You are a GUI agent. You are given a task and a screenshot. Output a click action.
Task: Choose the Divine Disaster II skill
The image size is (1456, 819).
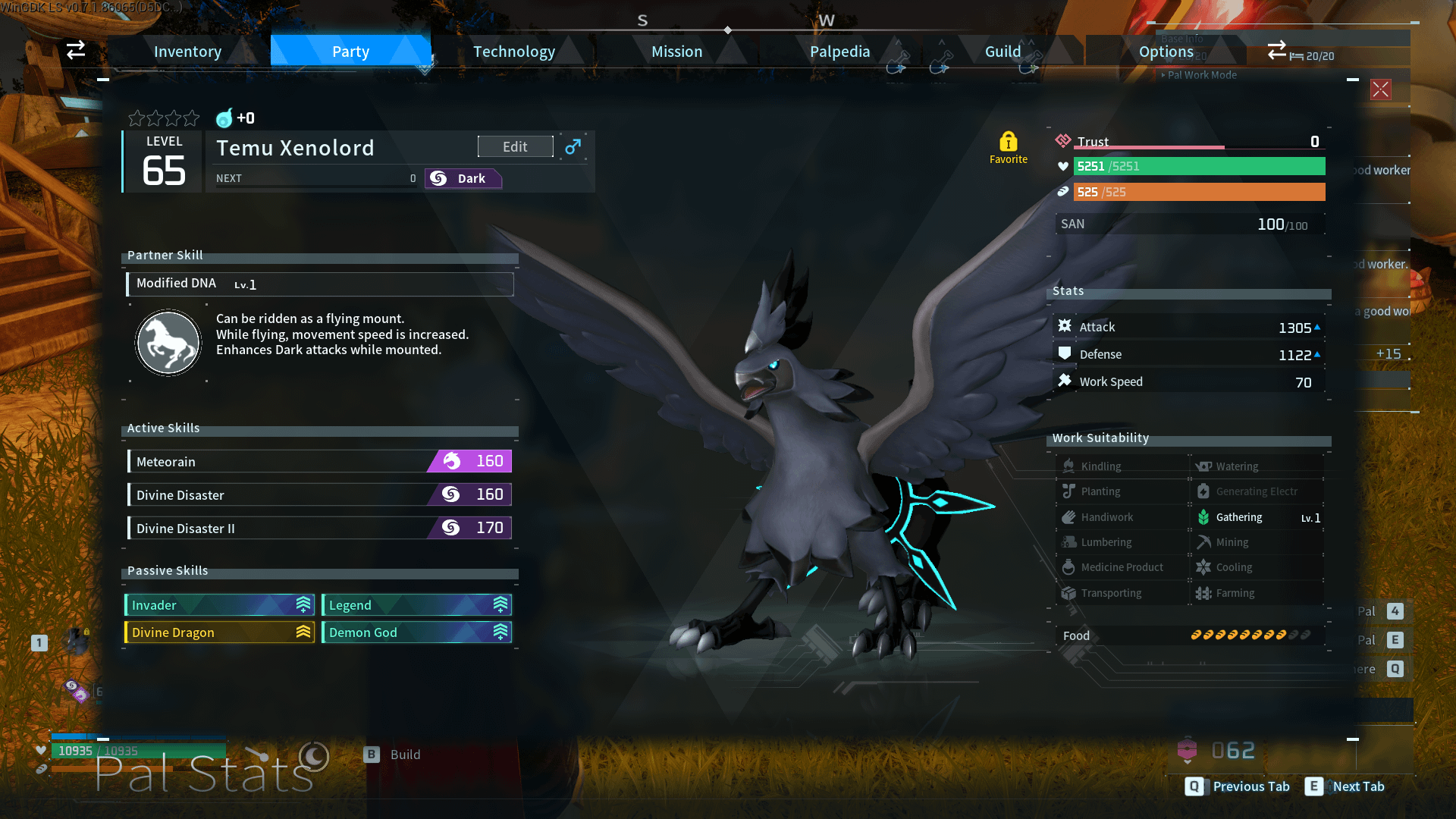[319, 528]
